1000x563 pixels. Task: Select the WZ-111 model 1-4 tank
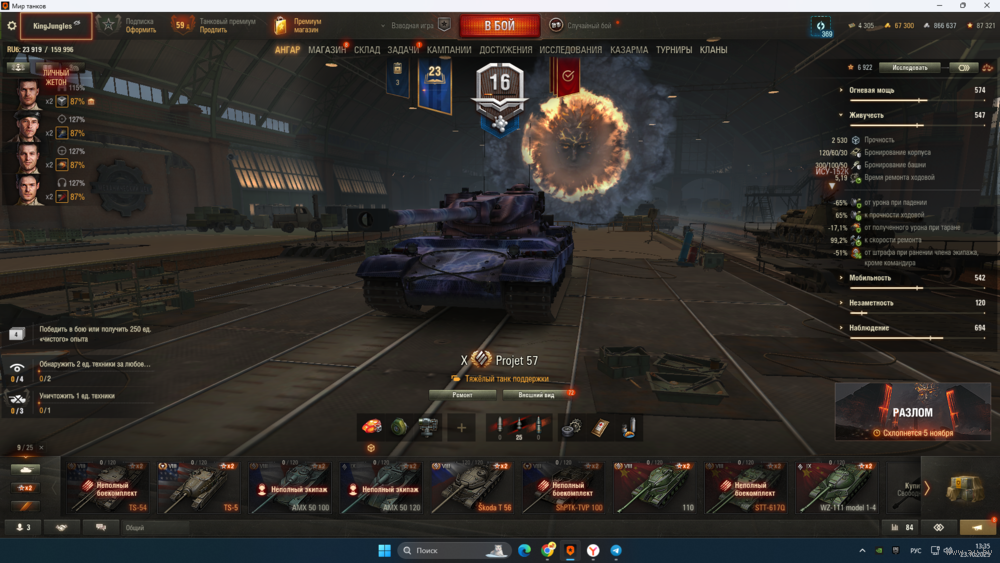[x=838, y=487]
